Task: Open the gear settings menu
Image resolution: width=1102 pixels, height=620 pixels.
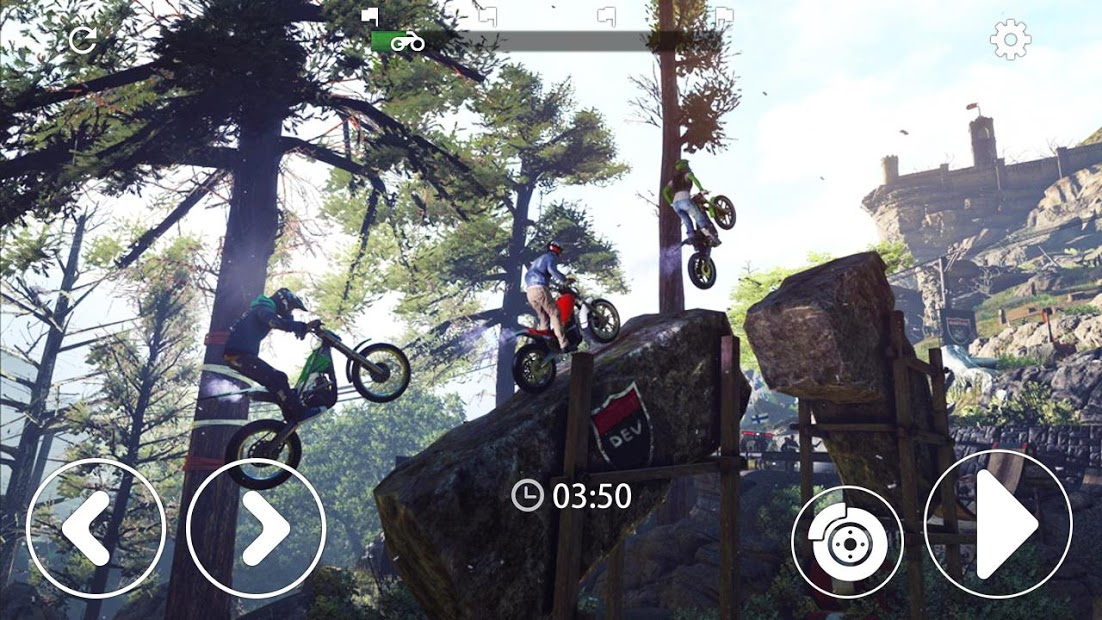Action: click(x=1009, y=40)
